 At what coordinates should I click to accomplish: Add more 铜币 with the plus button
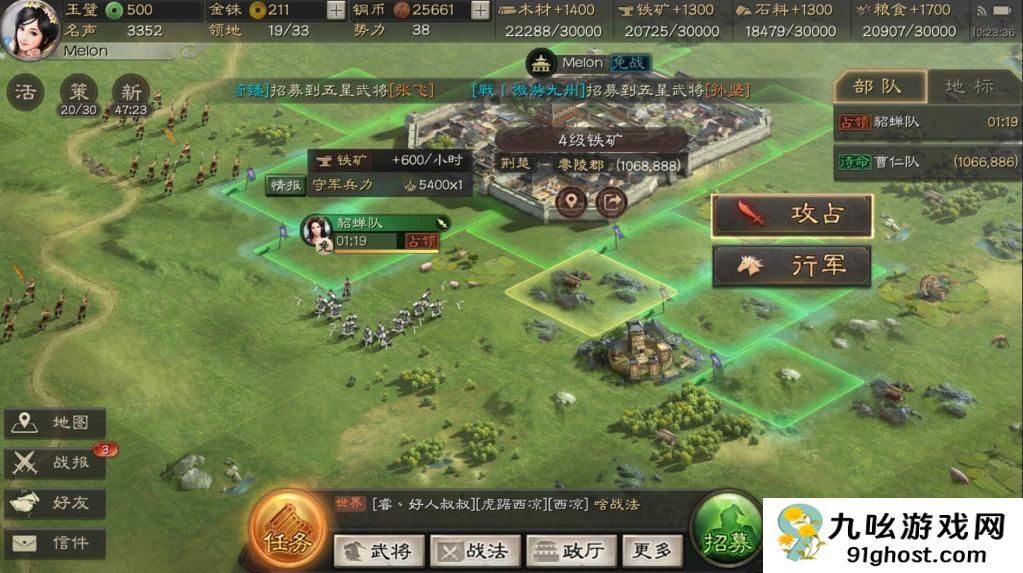coord(480,10)
